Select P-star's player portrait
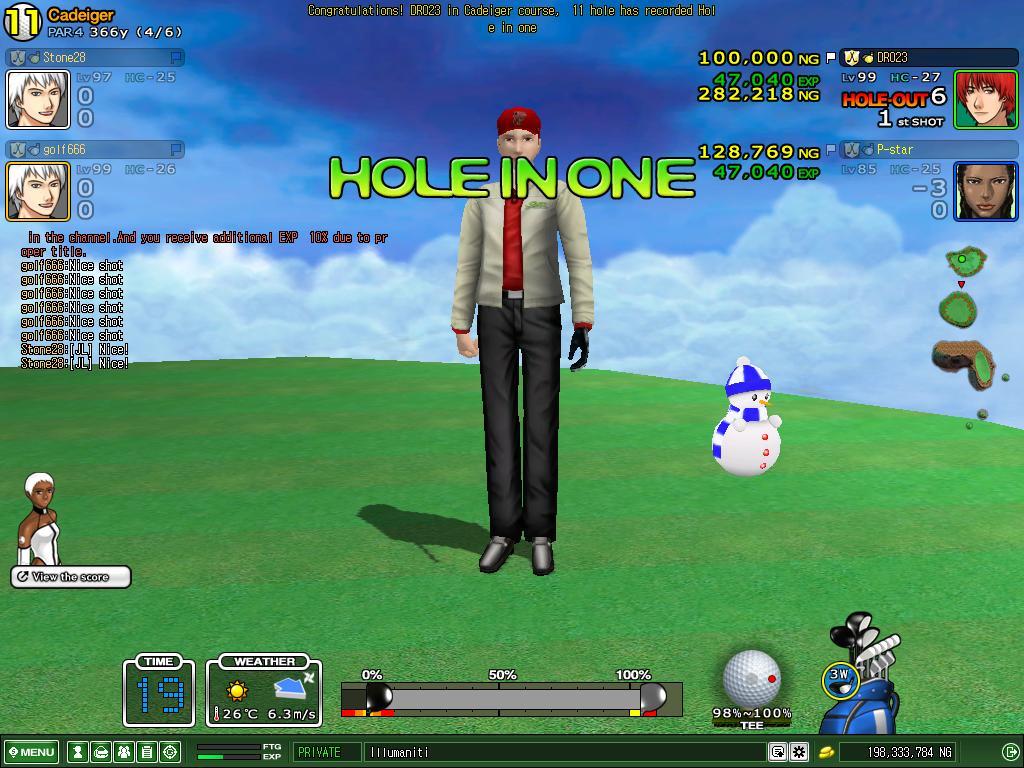1024x768 pixels. click(x=985, y=191)
